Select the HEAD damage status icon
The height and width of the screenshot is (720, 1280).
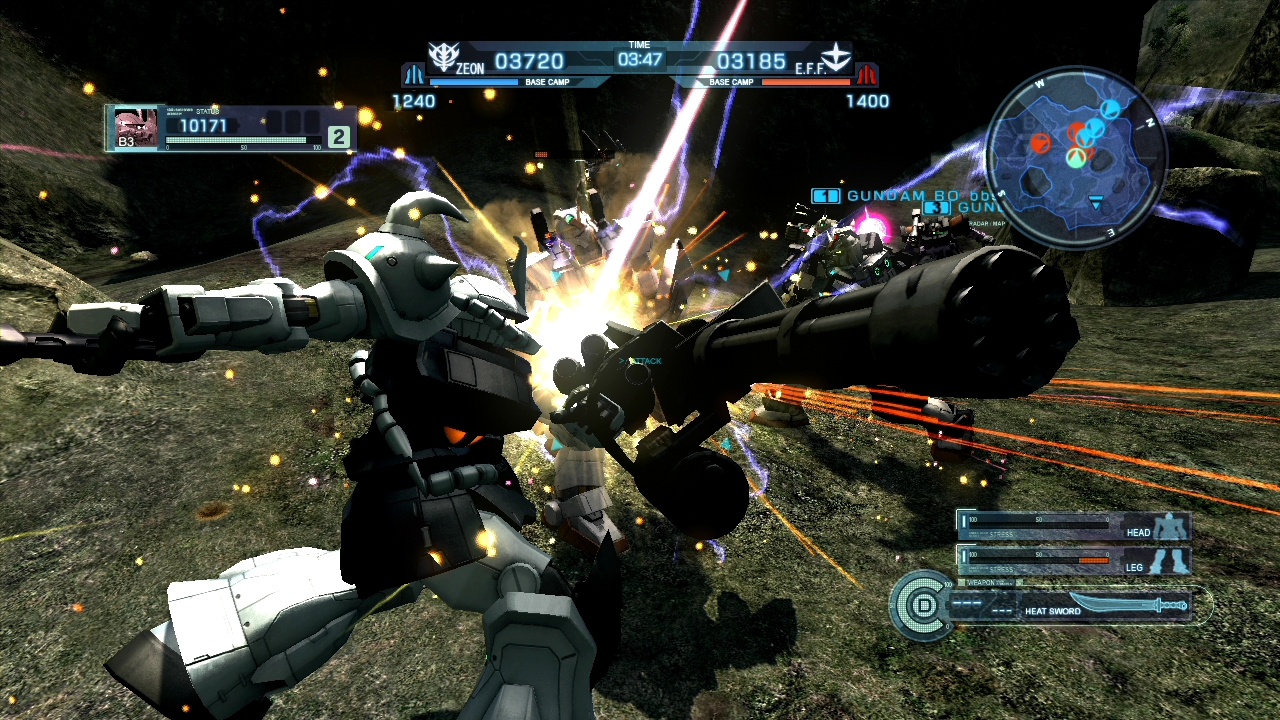point(1167,528)
